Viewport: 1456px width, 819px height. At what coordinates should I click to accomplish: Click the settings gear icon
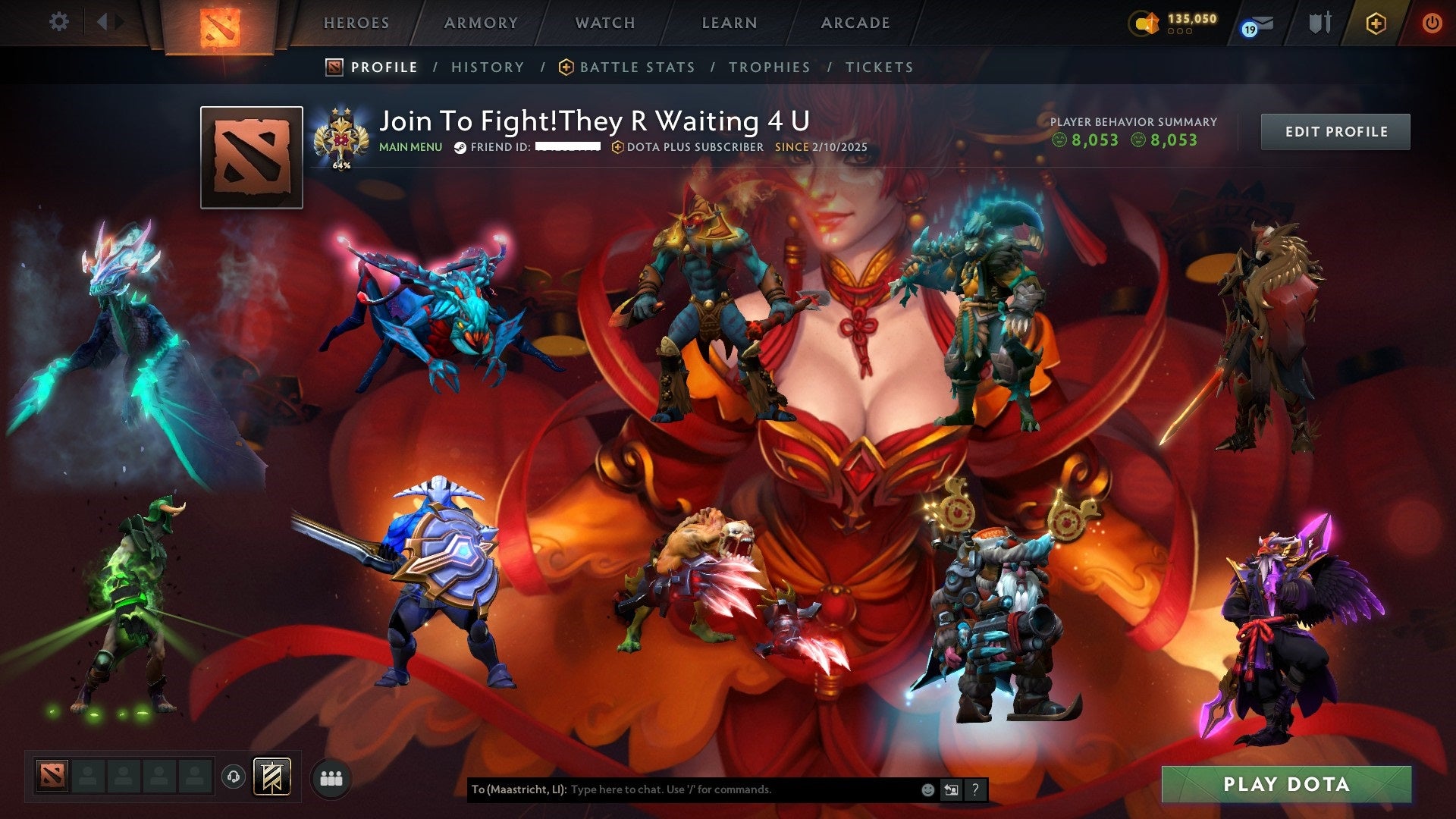click(x=59, y=22)
